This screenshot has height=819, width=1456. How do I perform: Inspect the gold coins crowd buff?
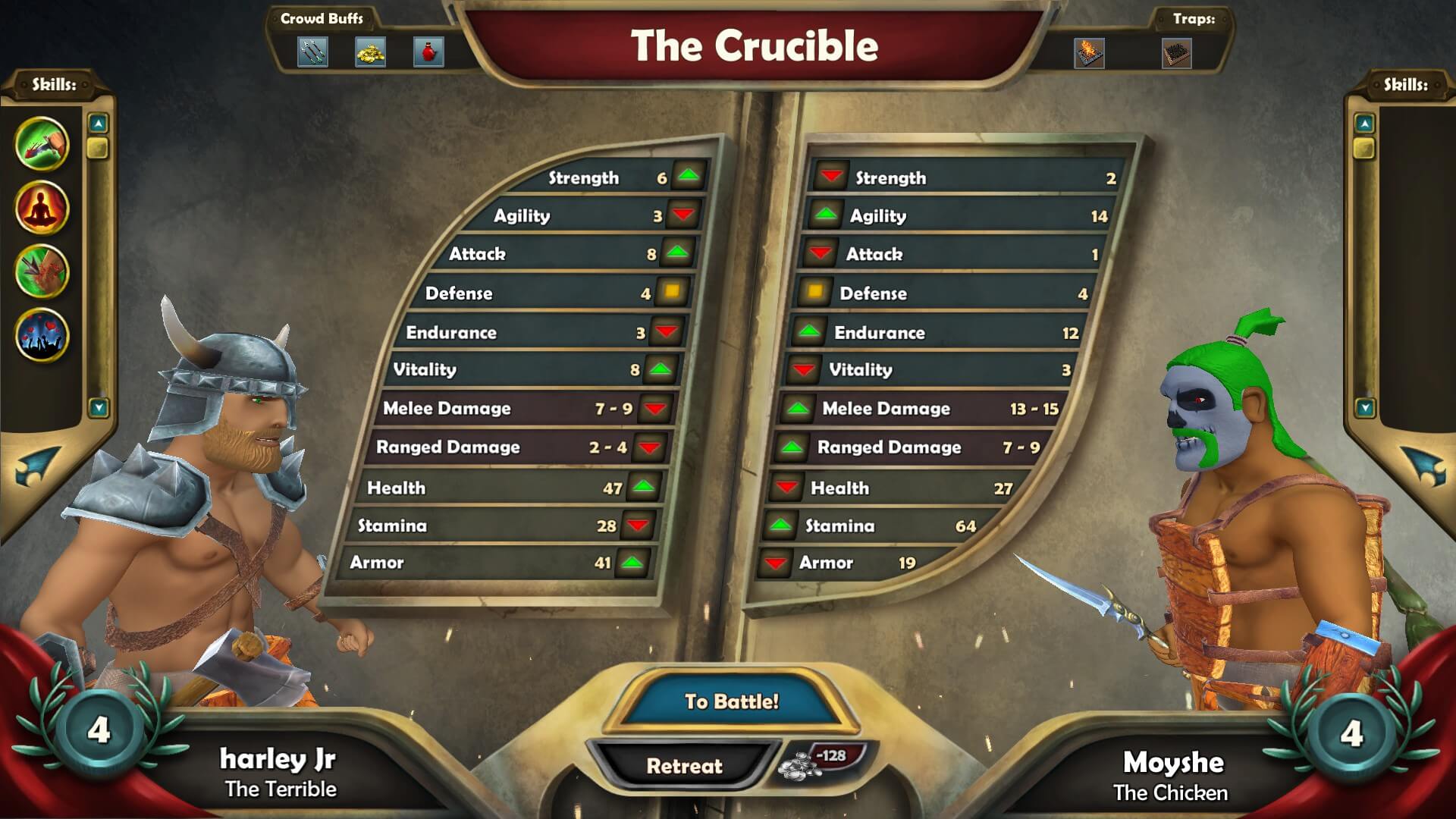tap(371, 52)
